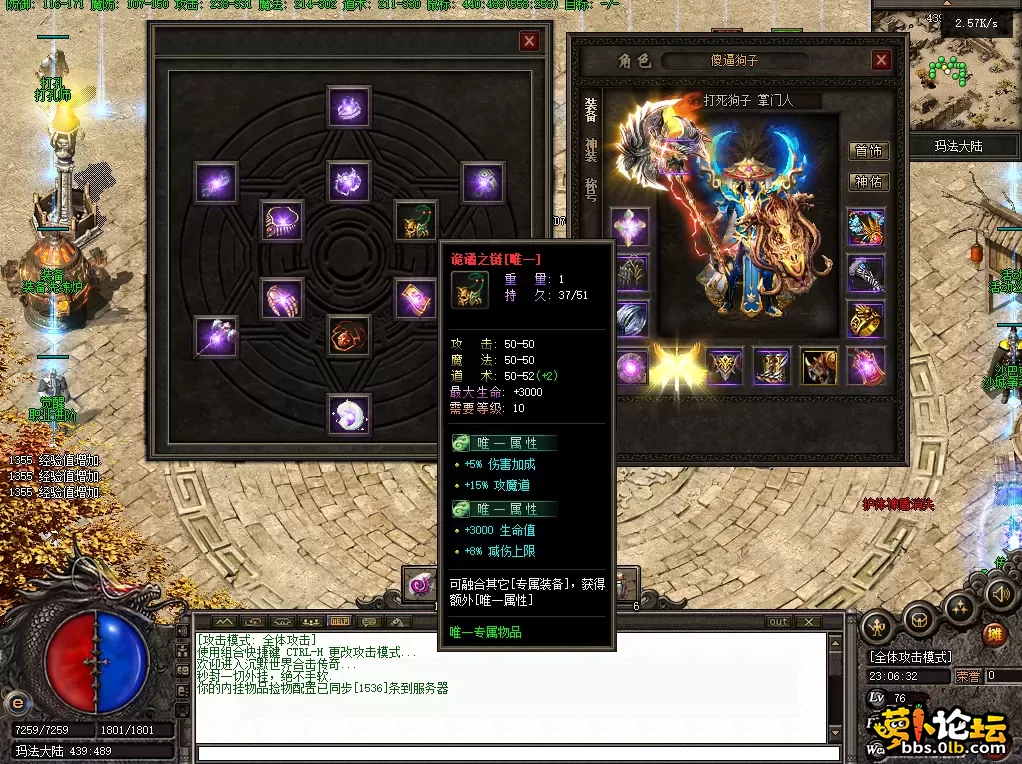Open the 神佑 blessing button
Viewport: 1022px width, 764px height.
867,181
